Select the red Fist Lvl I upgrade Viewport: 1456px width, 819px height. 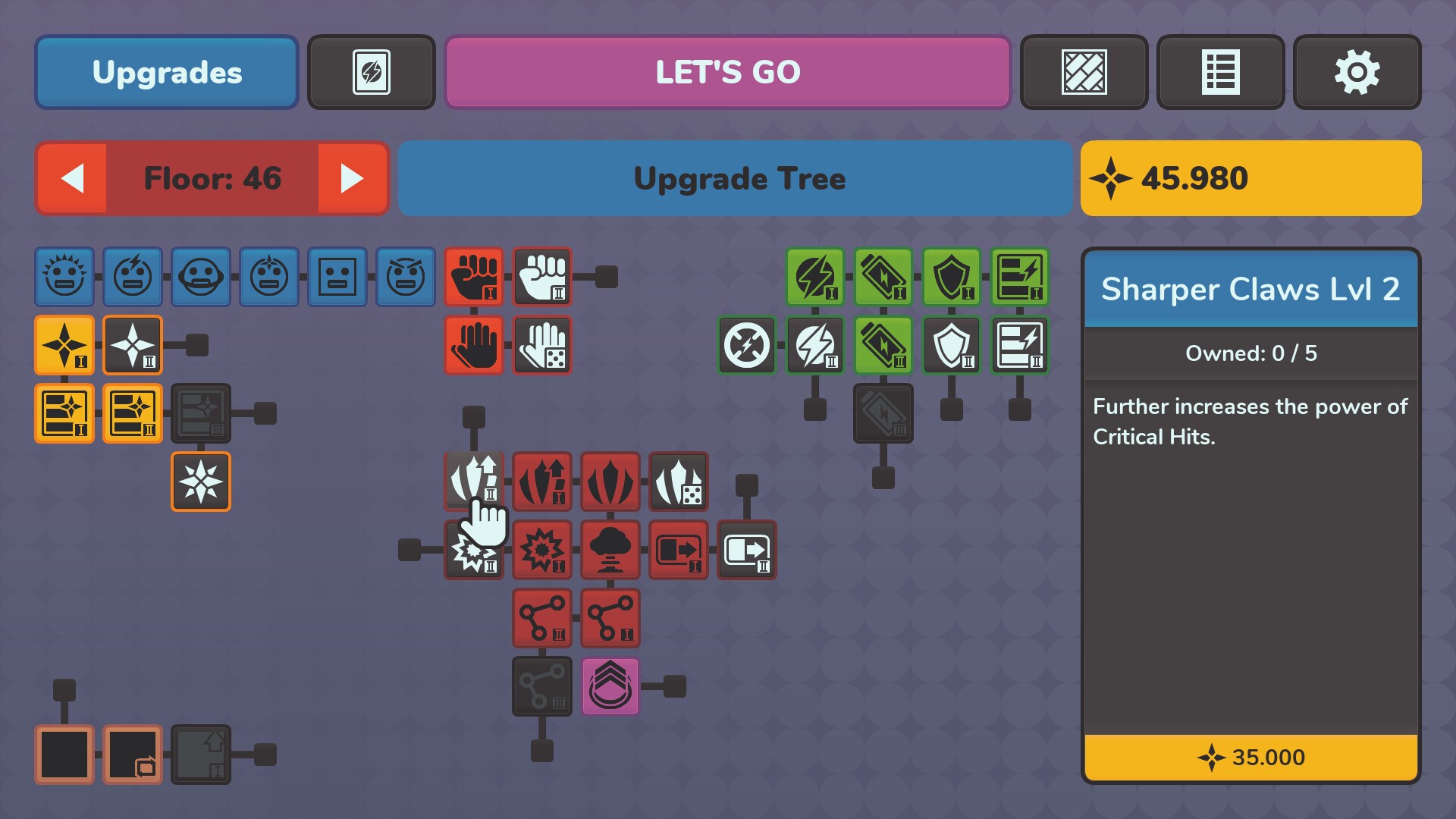[x=474, y=277]
